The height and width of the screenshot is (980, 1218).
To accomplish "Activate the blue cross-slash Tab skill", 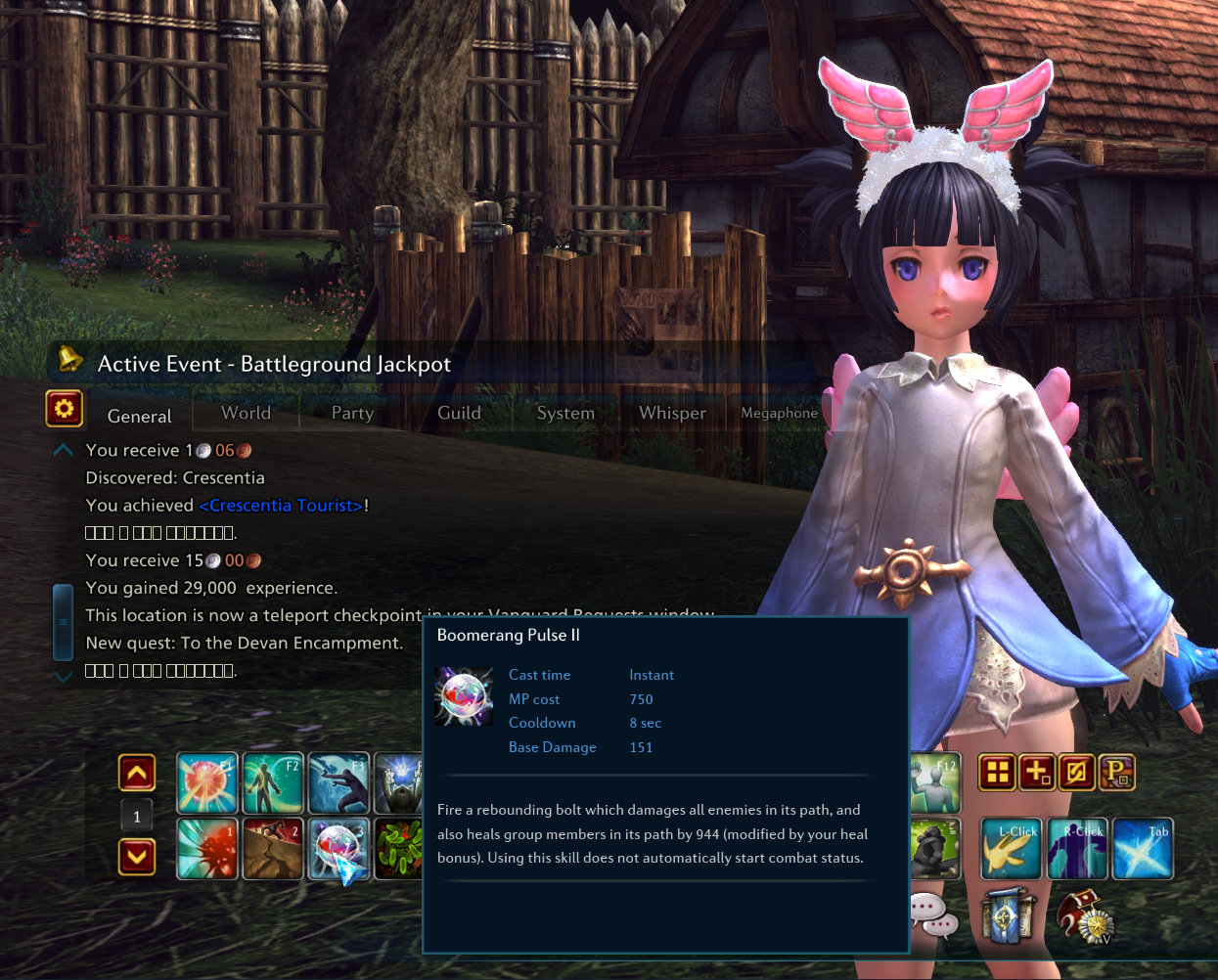I will coord(1143,849).
